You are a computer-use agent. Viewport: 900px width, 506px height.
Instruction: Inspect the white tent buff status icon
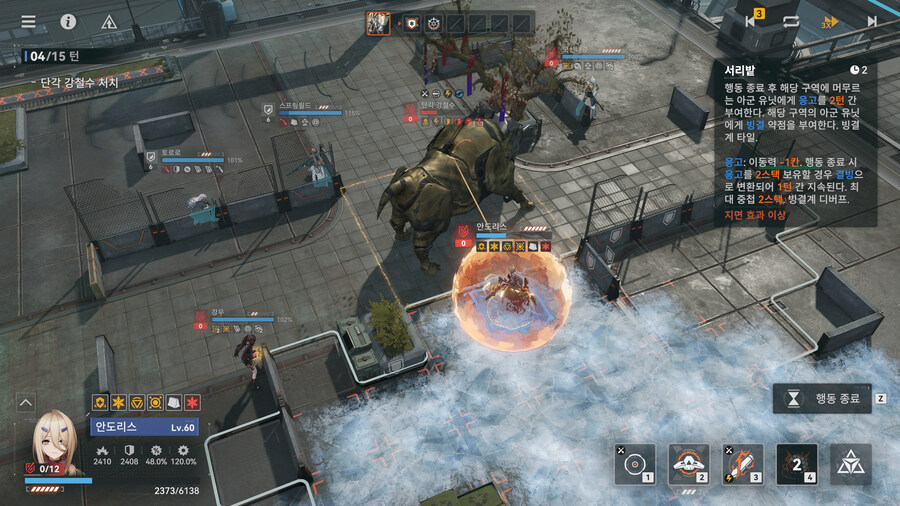coord(174,402)
